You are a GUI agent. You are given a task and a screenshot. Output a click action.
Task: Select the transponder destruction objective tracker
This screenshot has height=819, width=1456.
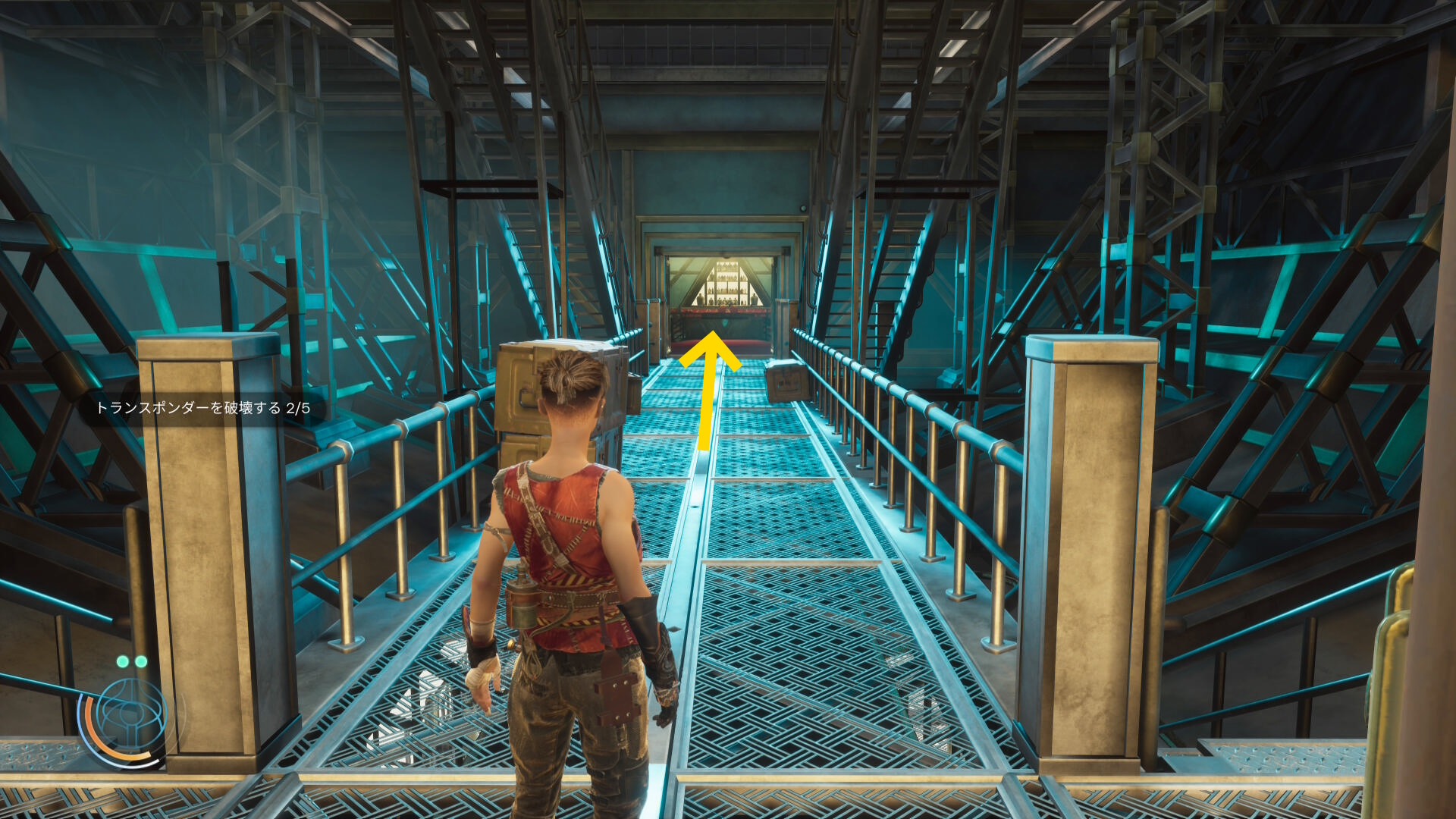[x=202, y=408]
